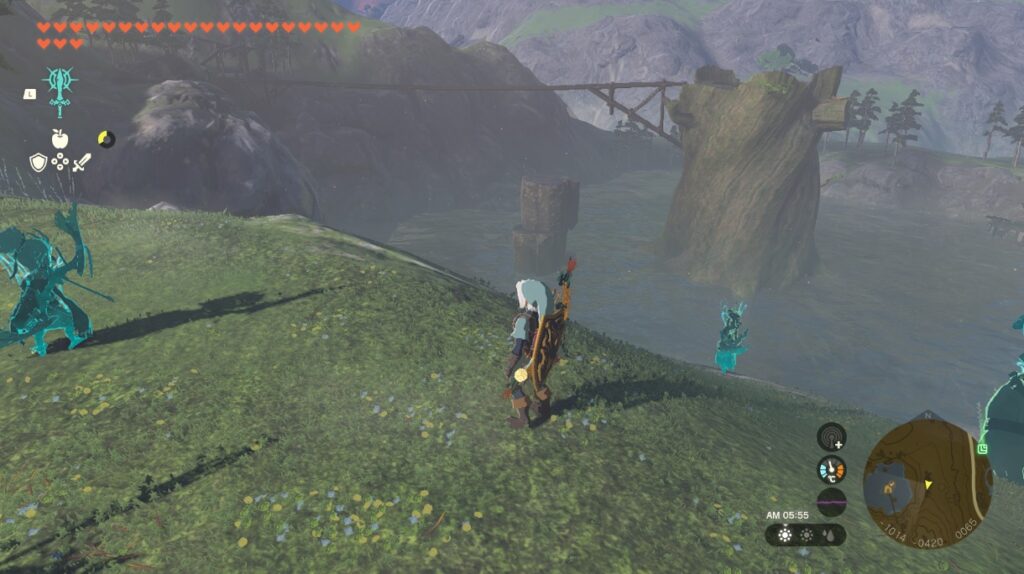Open the shield quick-select icon
Image resolution: width=1024 pixels, height=574 pixels.
pos(38,162)
